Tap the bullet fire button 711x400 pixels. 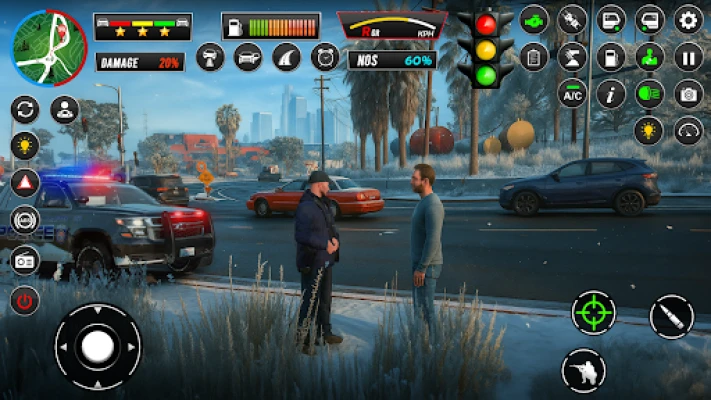click(671, 317)
